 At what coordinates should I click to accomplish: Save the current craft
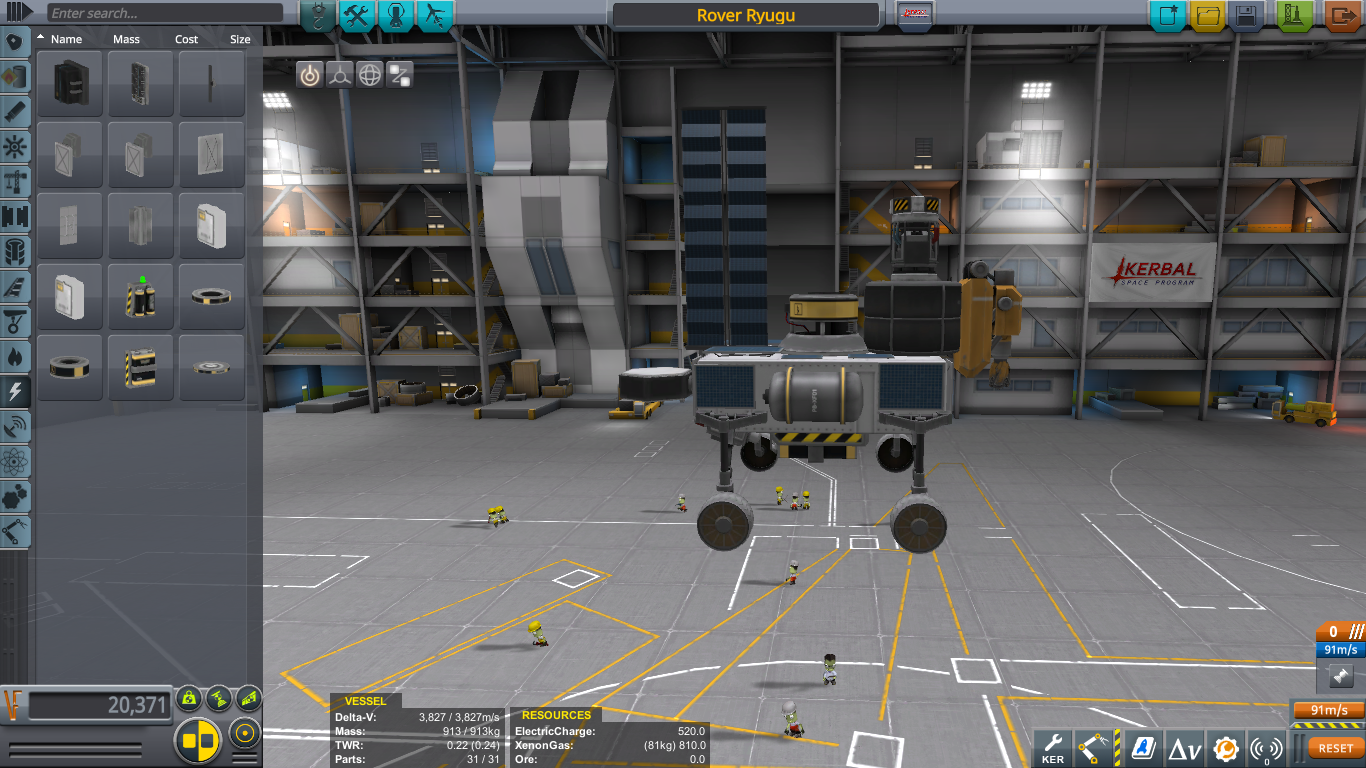click(1246, 16)
